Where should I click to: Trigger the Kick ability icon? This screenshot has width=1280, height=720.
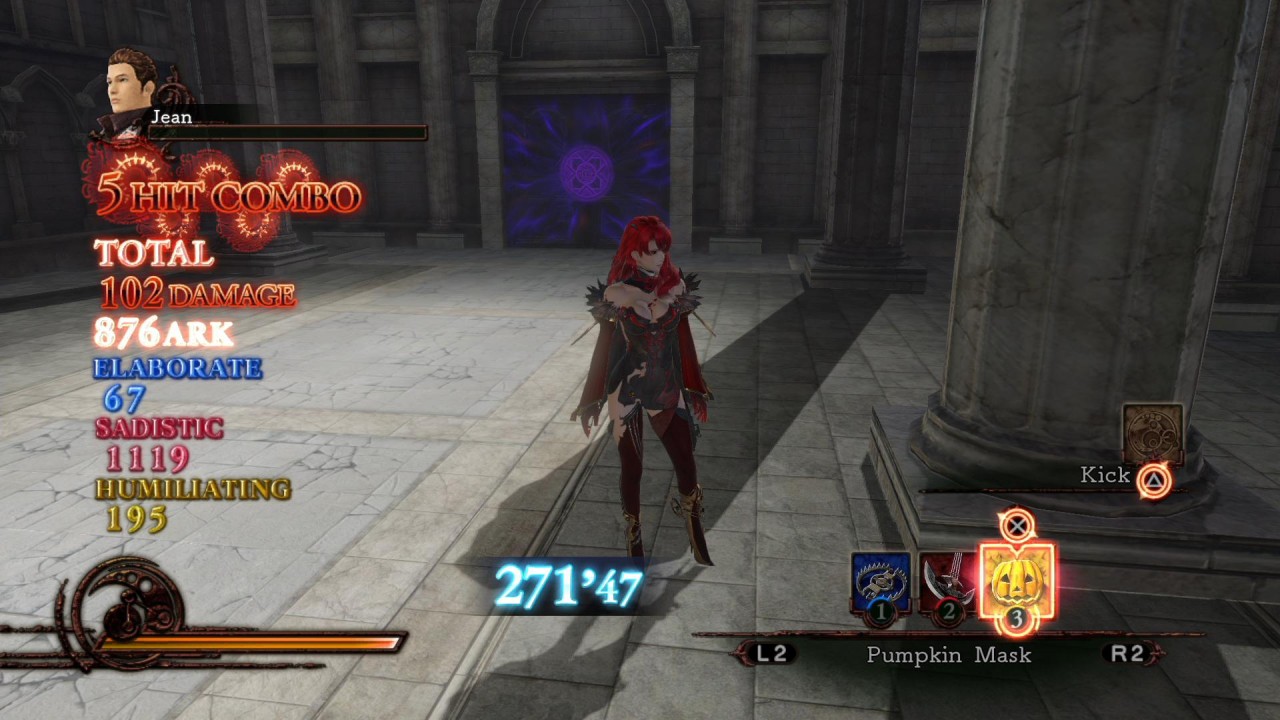coord(1152,433)
